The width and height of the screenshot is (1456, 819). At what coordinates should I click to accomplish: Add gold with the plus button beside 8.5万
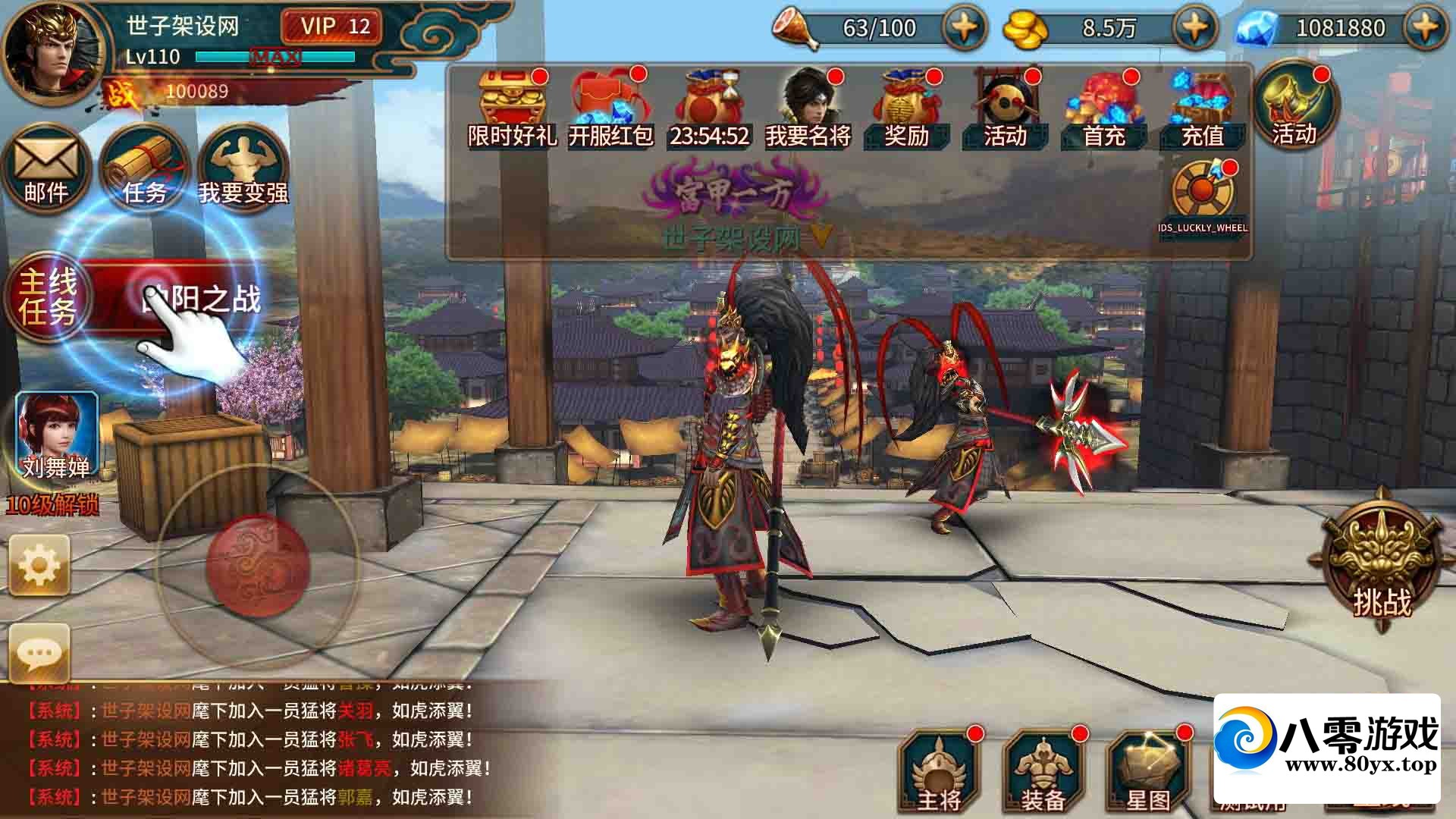pyautogui.click(x=1195, y=28)
